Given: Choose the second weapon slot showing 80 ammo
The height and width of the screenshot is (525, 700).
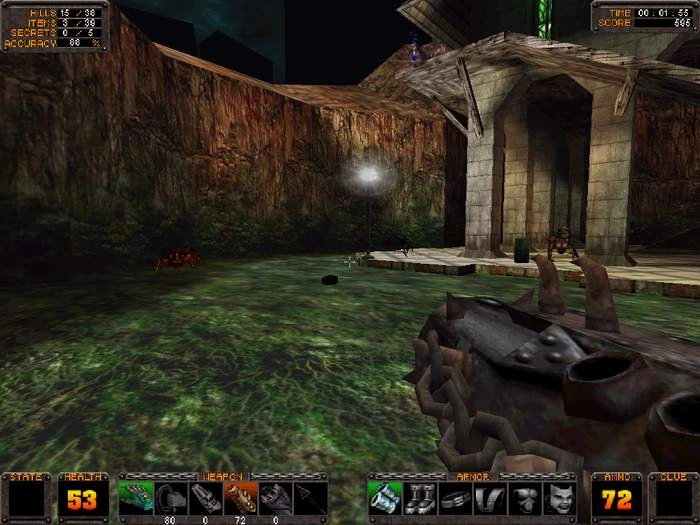Looking at the screenshot, I should 171,497.
